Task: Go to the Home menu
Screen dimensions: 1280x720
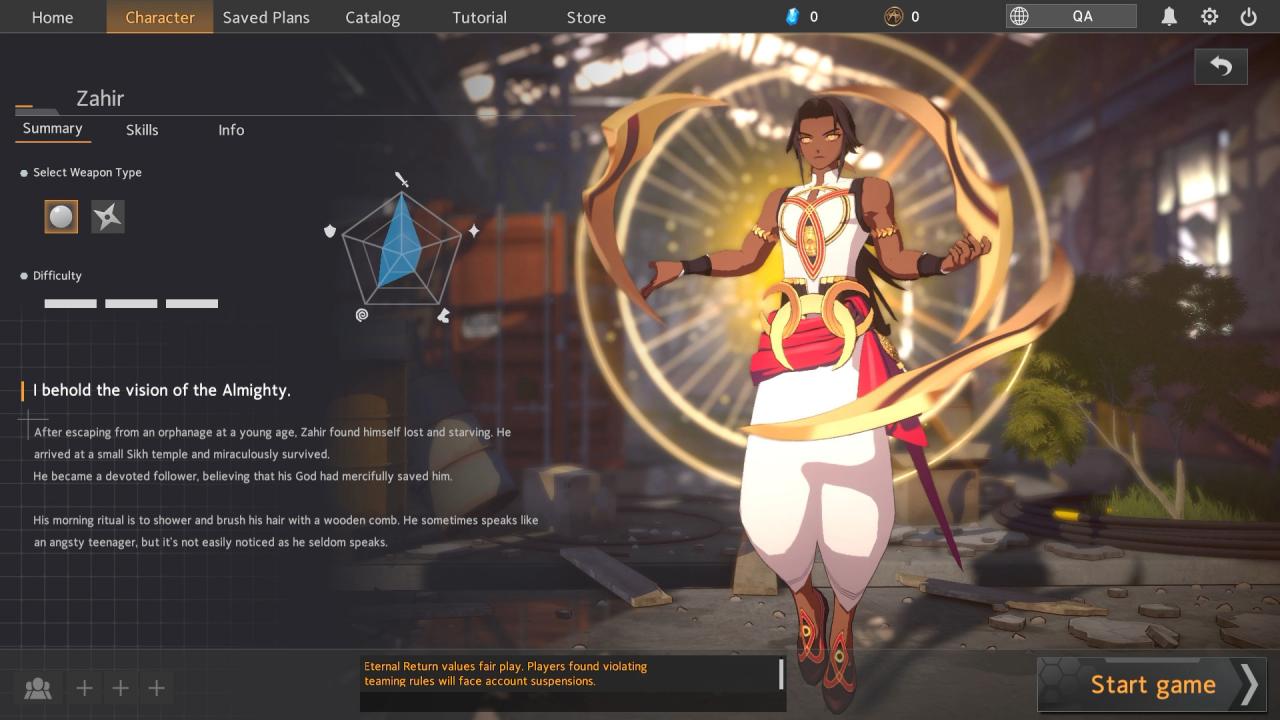Action: pyautogui.click(x=52, y=17)
